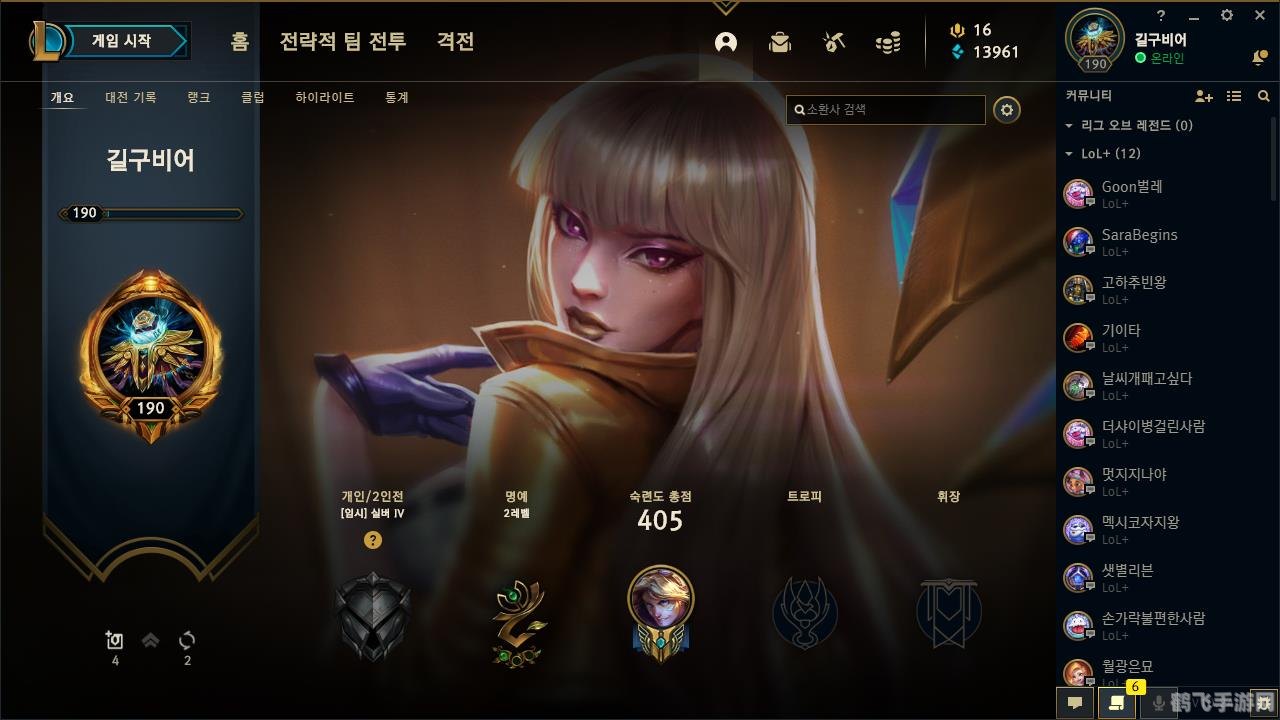Collapse the LoL+ (12) friends group
1280x720 pixels.
(1067, 154)
